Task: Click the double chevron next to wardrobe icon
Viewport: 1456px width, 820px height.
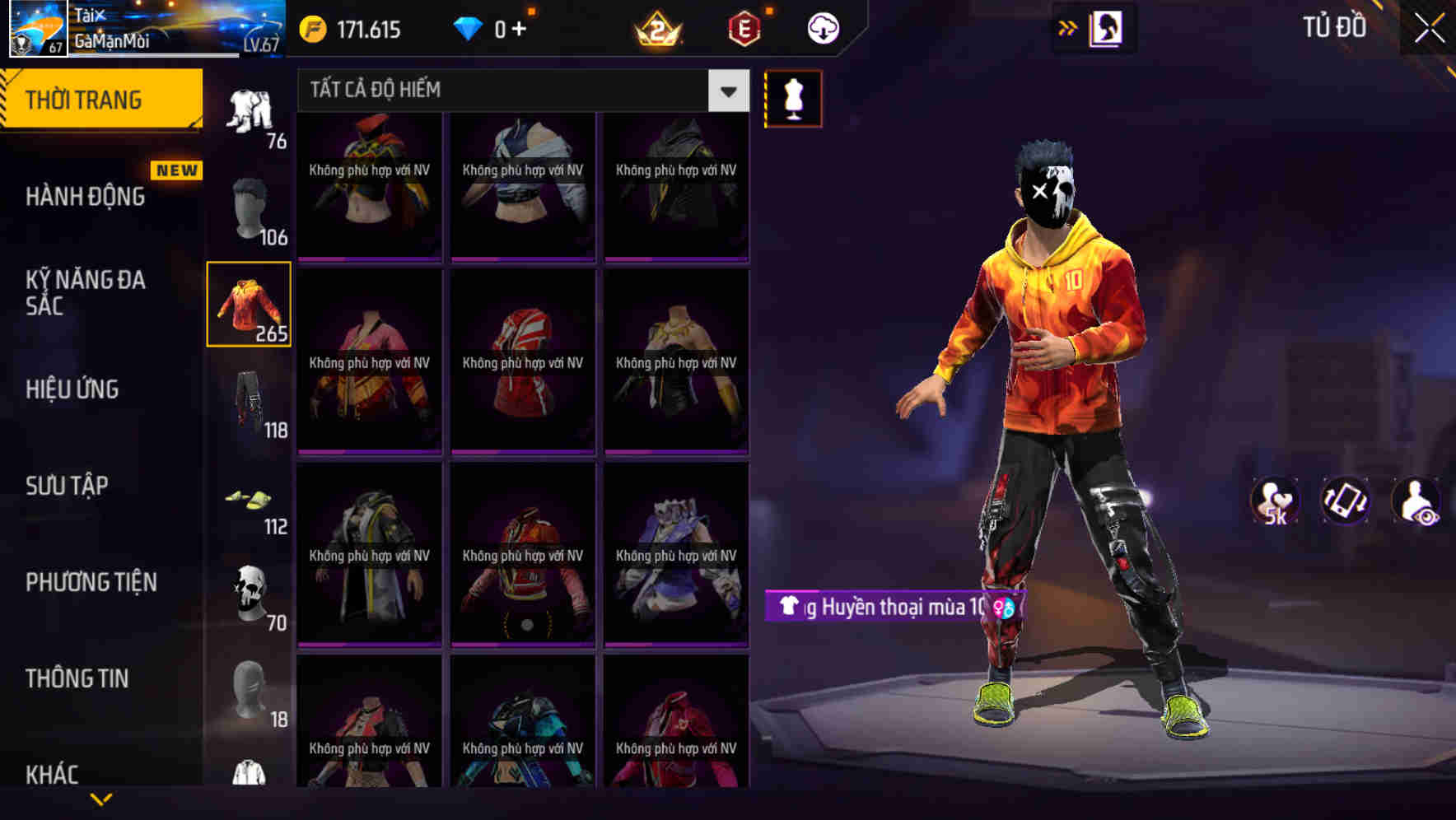Action: (x=1068, y=26)
